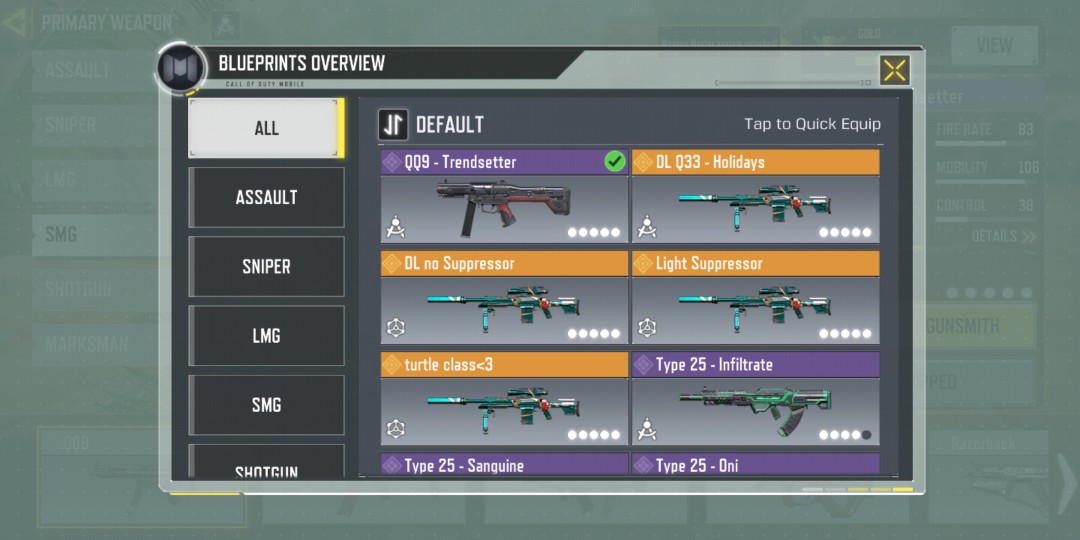The image size is (1080, 540).
Task: Select the Type 25 - Sanguine blueprint
Action: click(x=504, y=465)
